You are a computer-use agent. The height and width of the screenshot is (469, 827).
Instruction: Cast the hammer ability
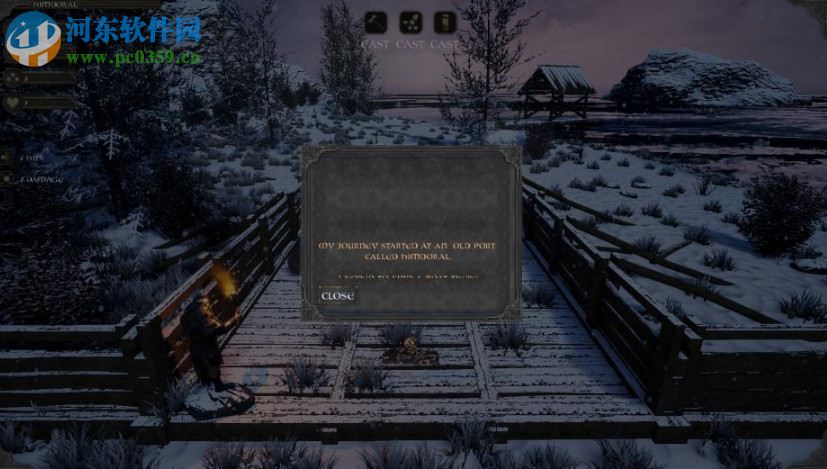pos(375,22)
